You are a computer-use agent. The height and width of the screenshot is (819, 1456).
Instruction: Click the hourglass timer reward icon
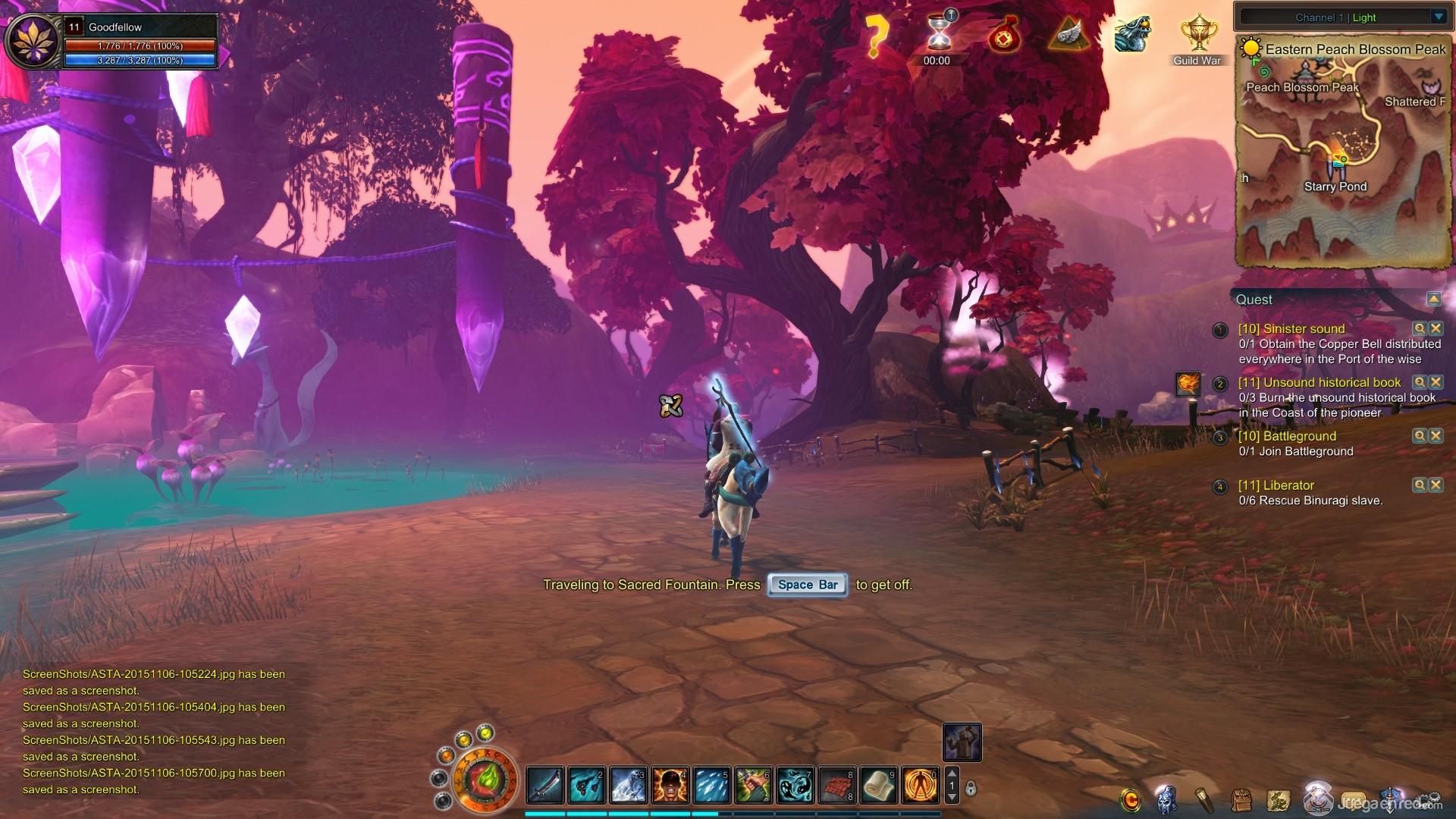point(939,33)
